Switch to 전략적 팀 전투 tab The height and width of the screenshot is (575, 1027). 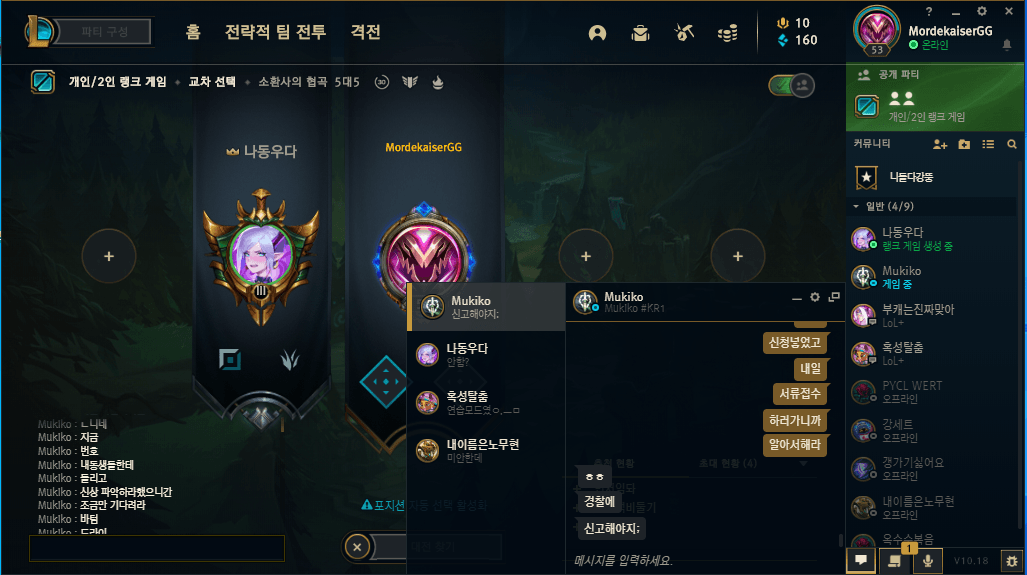click(x=276, y=32)
